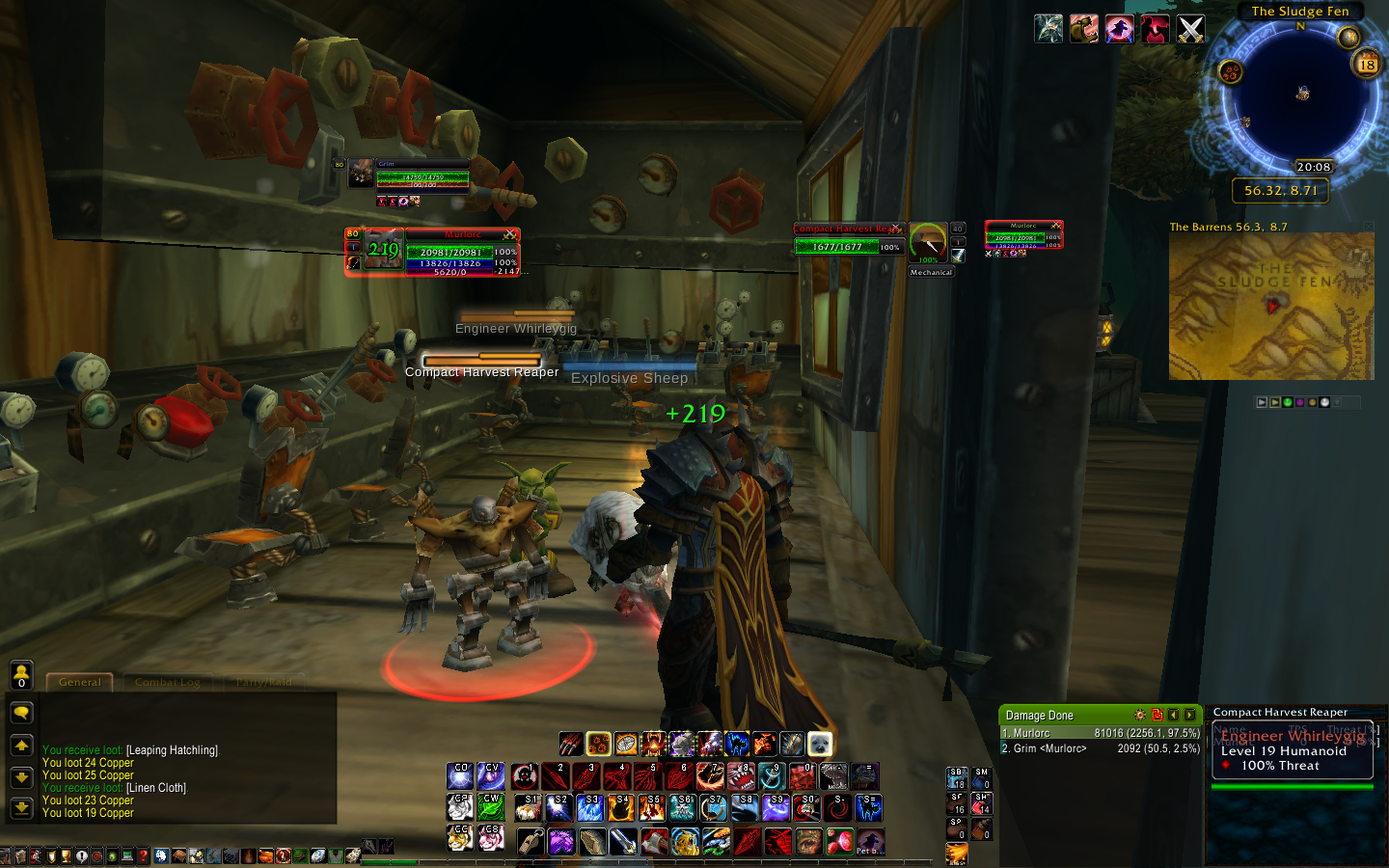Toggle the purple dot button under the zone map
This screenshot has height=868, width=1389.
click(1300, 402)
